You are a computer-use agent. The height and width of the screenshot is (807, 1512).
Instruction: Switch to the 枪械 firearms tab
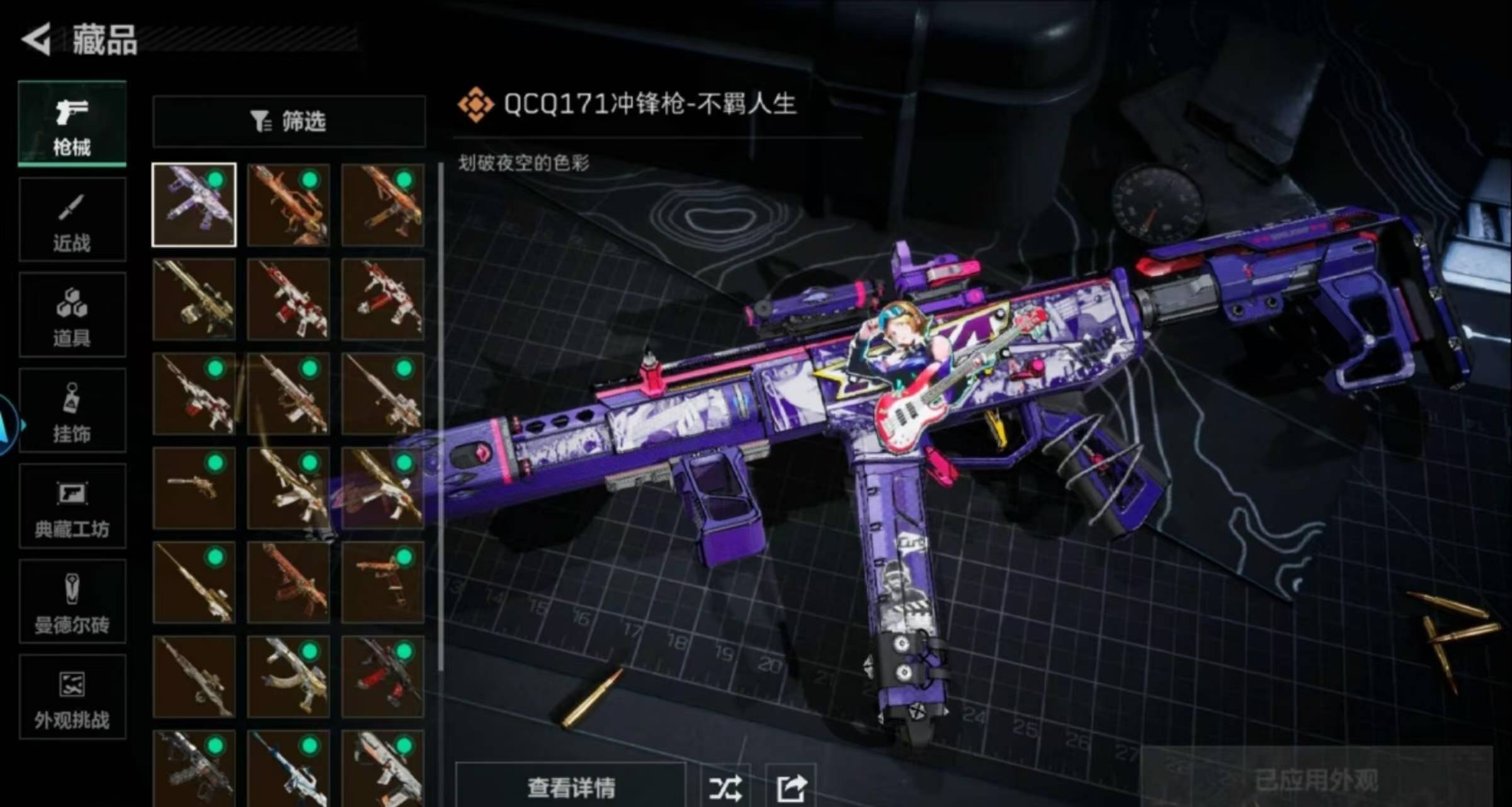72,124
